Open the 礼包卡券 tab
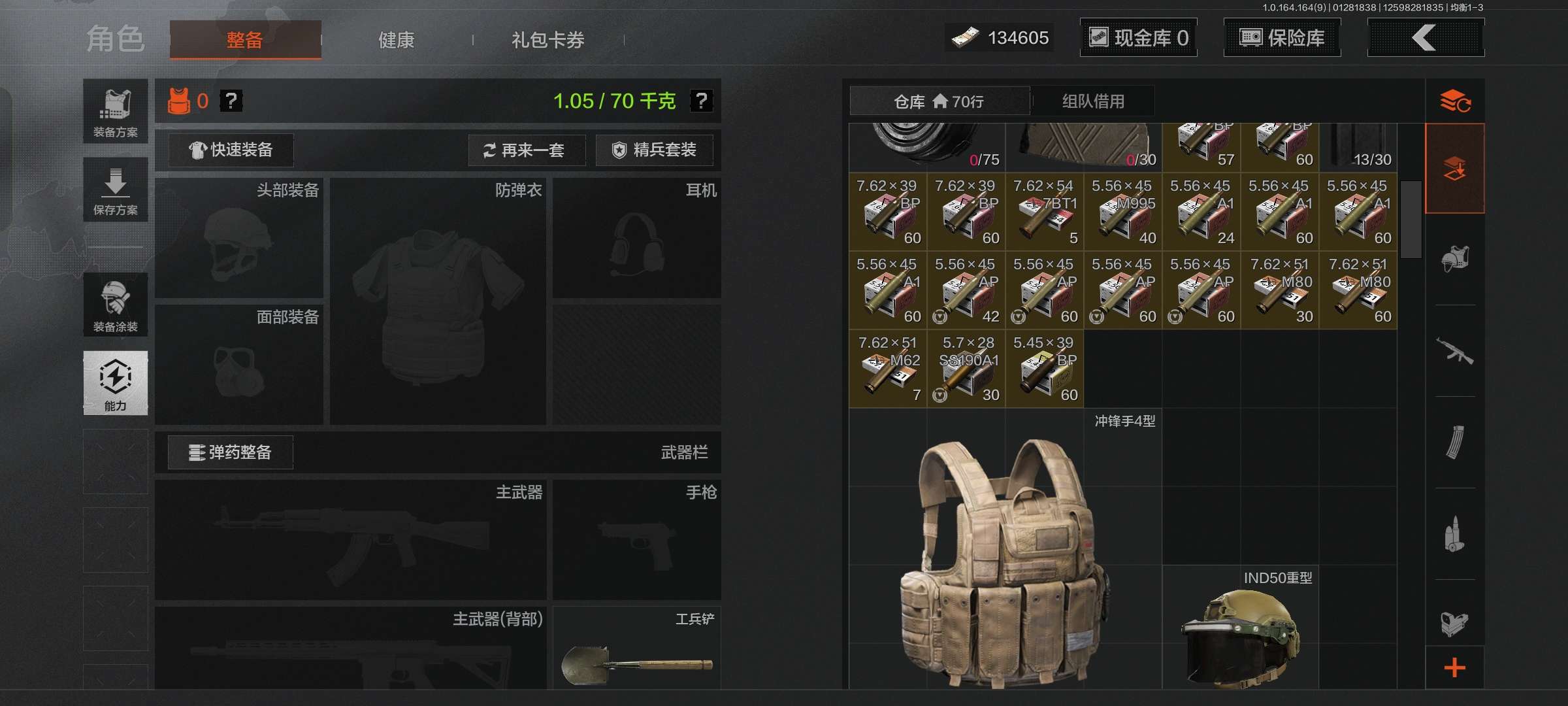1568x706 pixels. (x=547, y=40)
